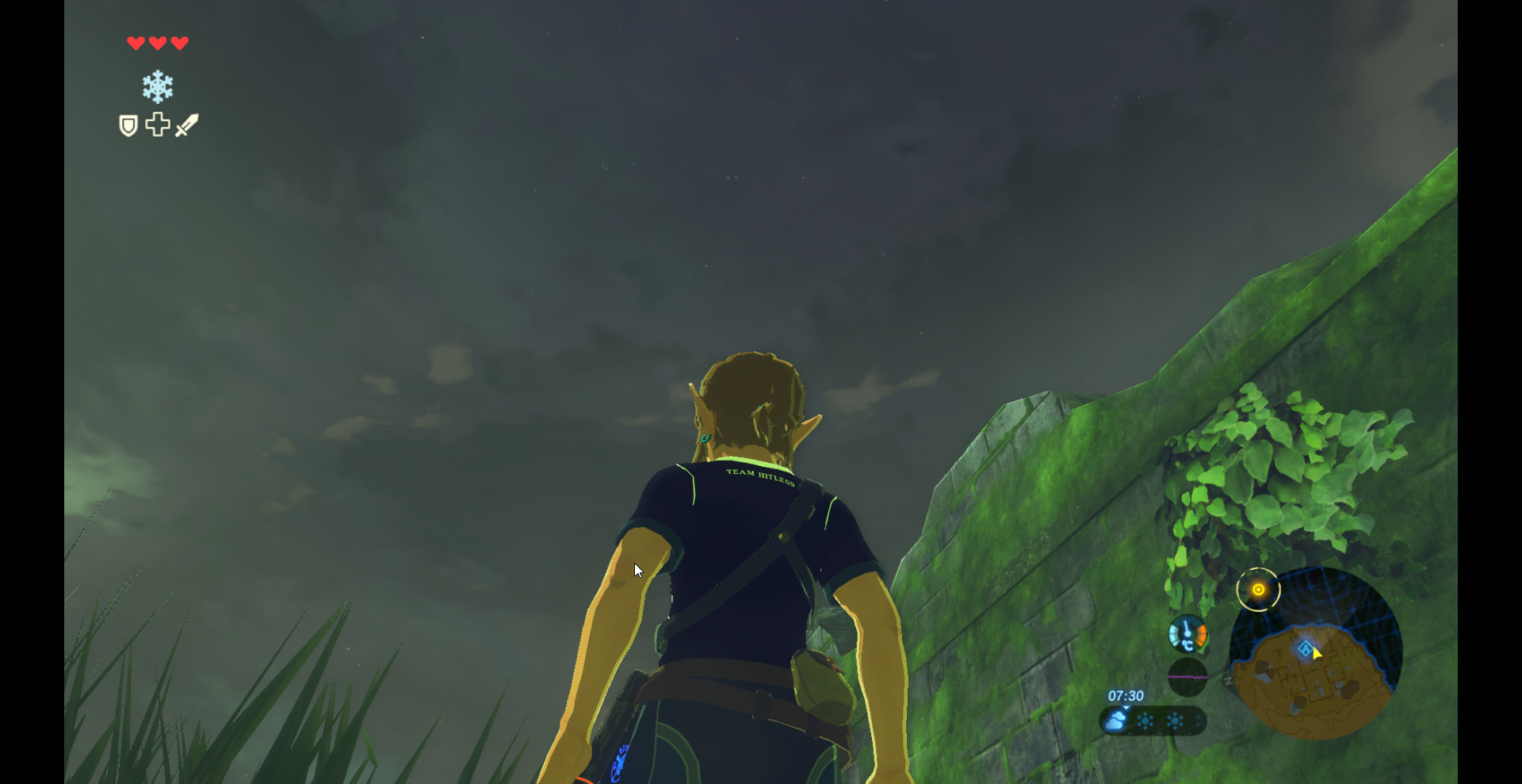Toggle the shrine marker on the minimap
The height and width of the screenshot is (784, 1522).
coord(1306,648)
